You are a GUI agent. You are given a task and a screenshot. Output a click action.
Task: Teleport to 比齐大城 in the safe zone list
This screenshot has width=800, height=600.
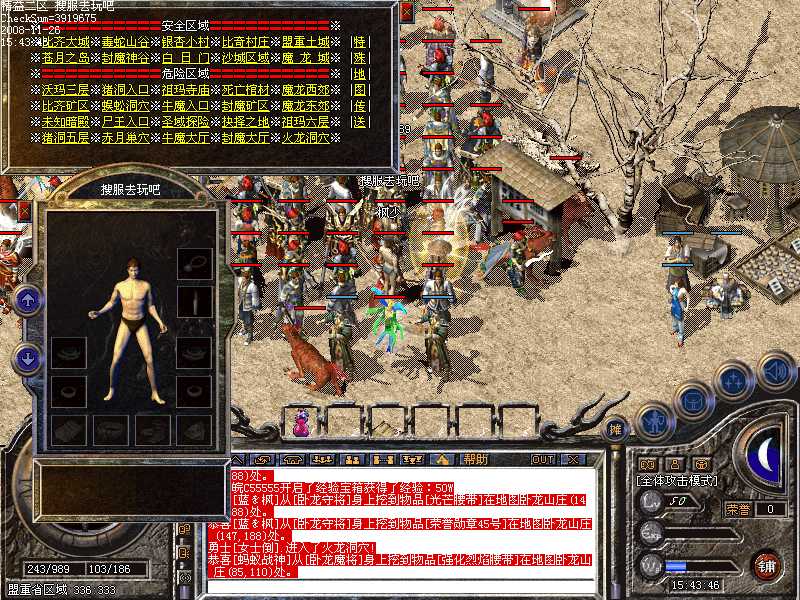(67, 43)
